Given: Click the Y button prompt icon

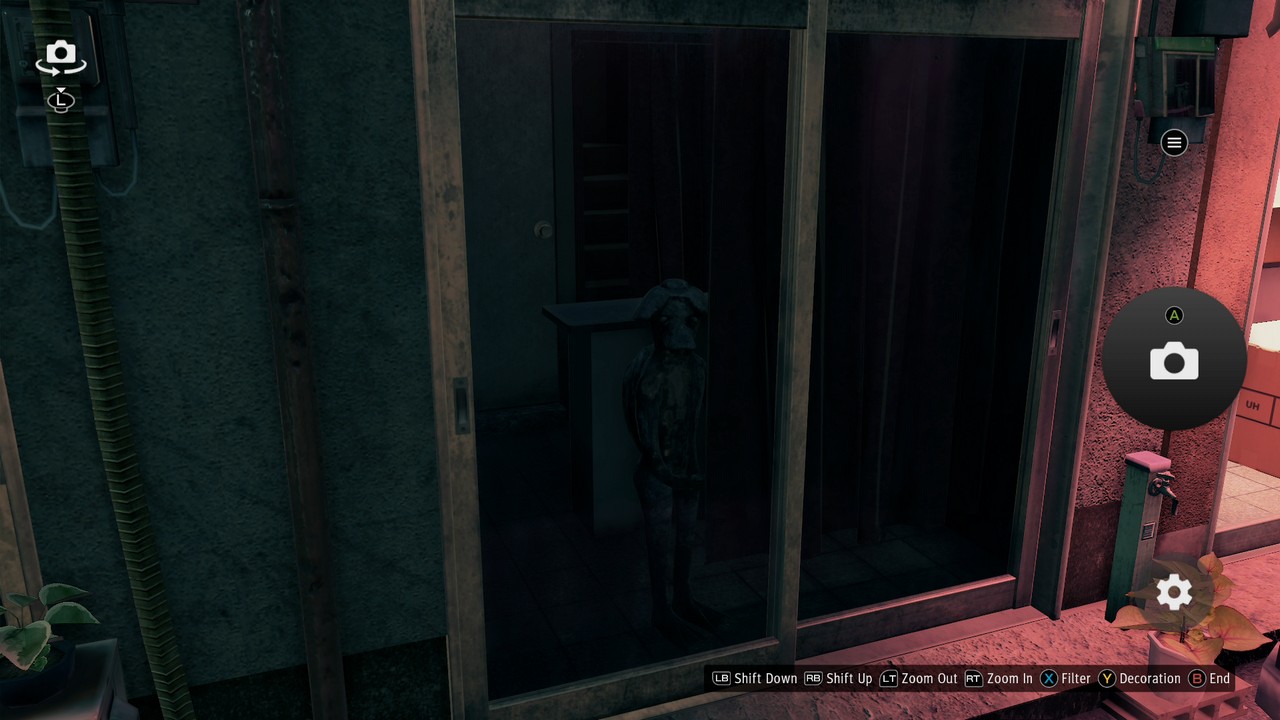Looking at the screenshot, I should [x=1108, y=678].
